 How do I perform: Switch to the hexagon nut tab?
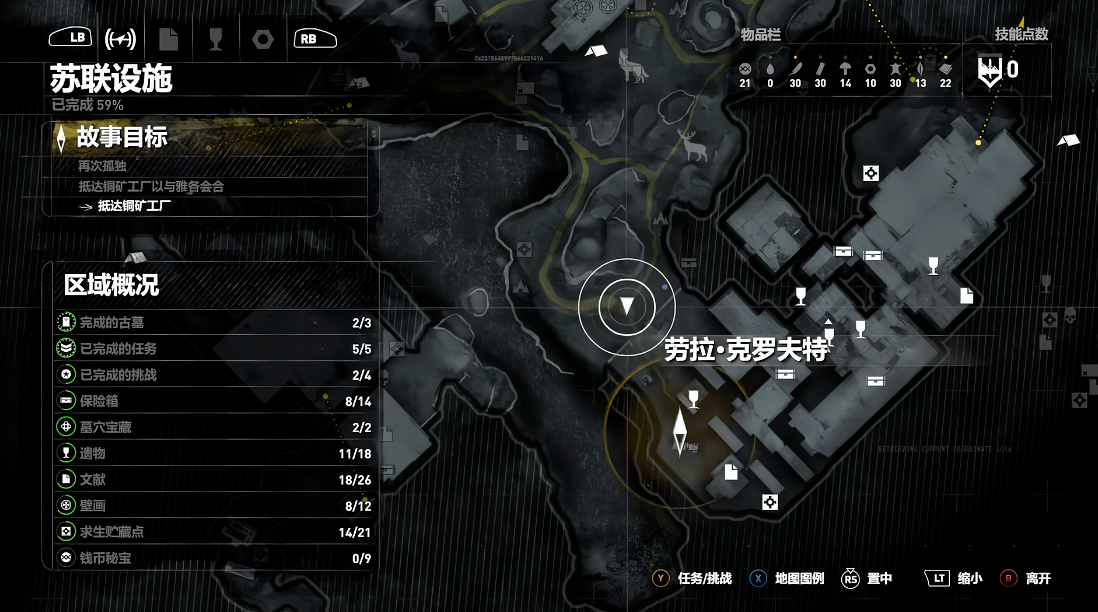pyautogui.click(x=262, y=39)
